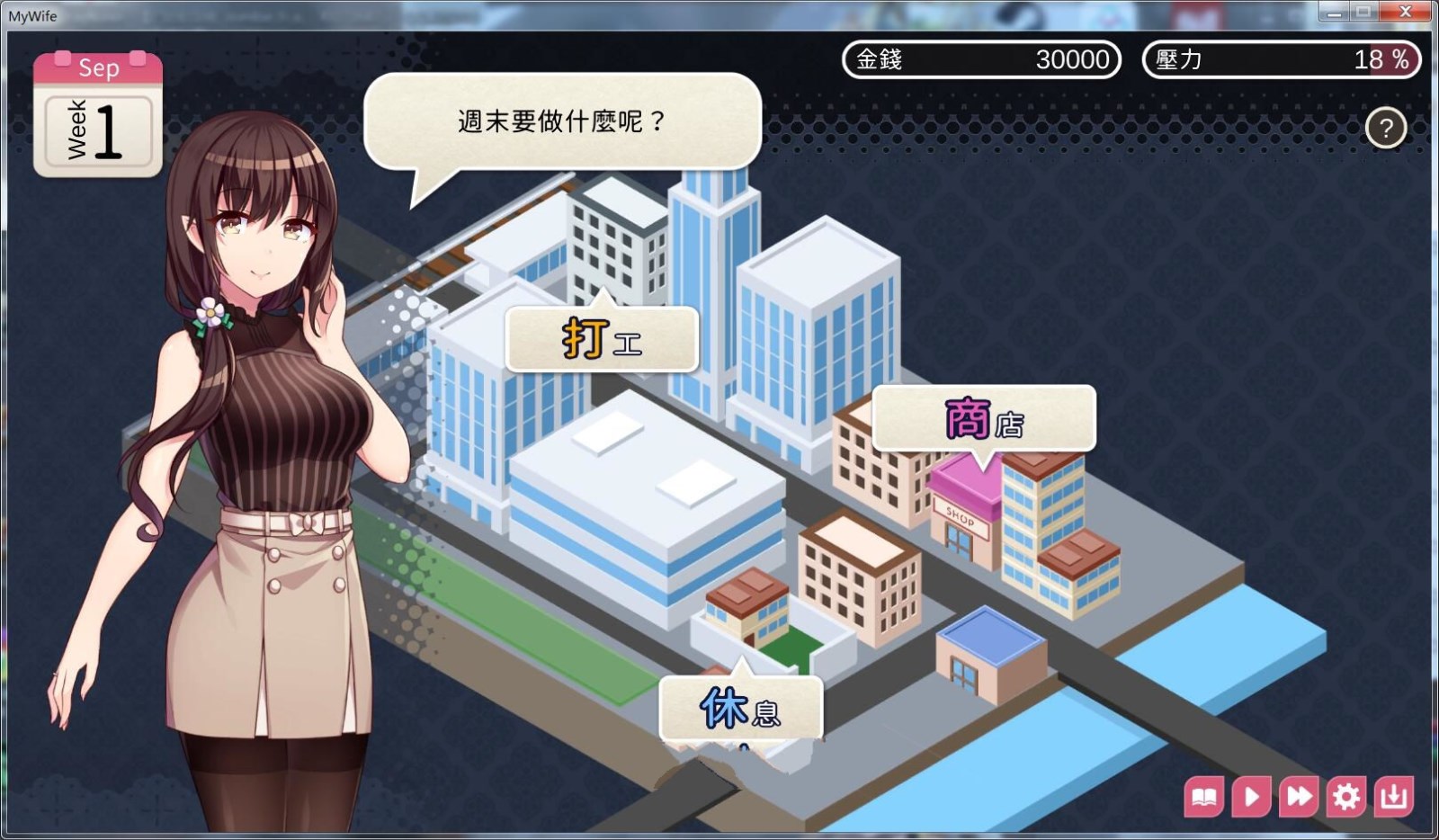
Task: Click the fast-forward icon
Action: pos(1298,796)
